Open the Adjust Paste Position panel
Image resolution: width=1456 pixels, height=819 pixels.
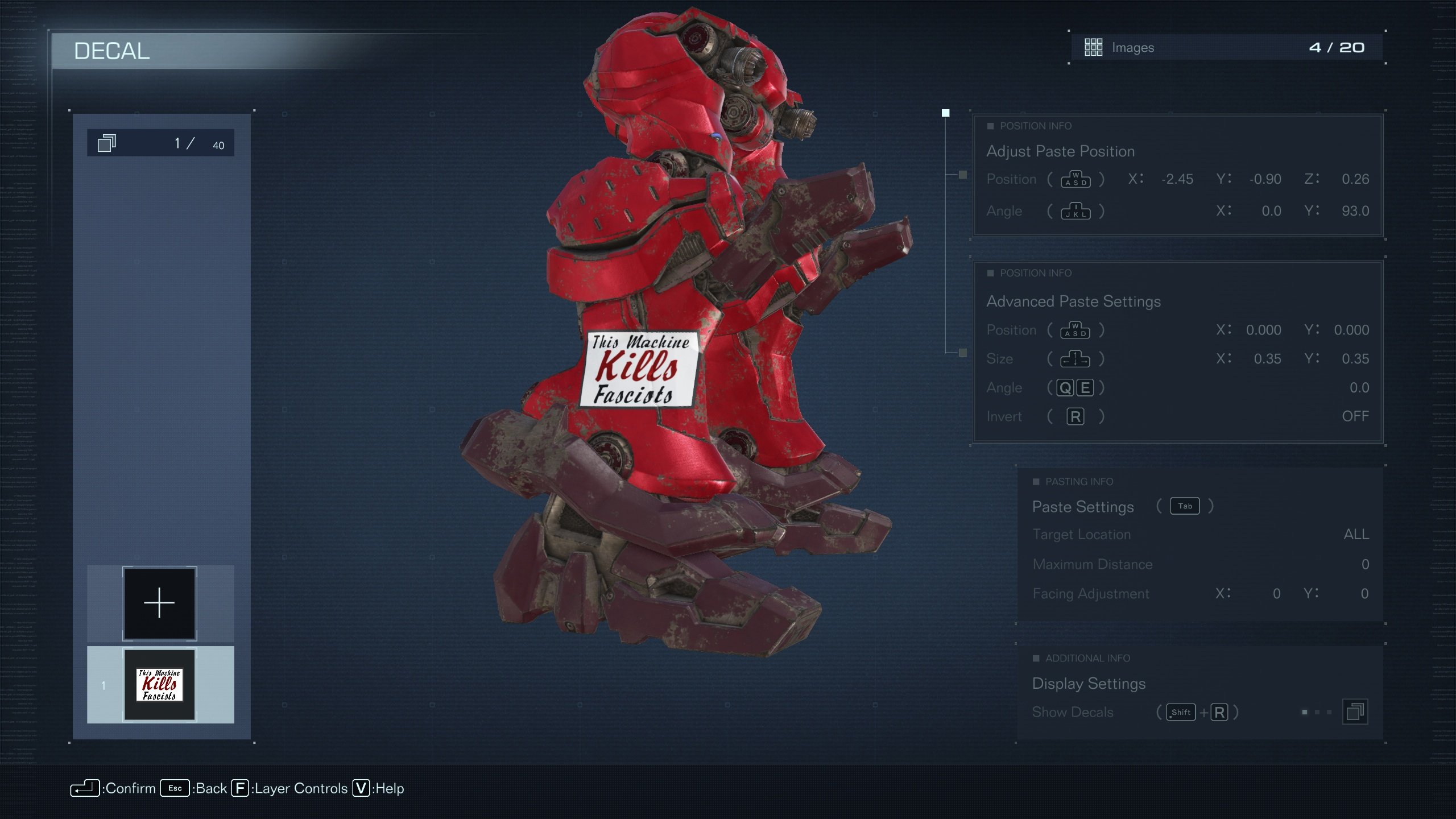point(1060,151)
